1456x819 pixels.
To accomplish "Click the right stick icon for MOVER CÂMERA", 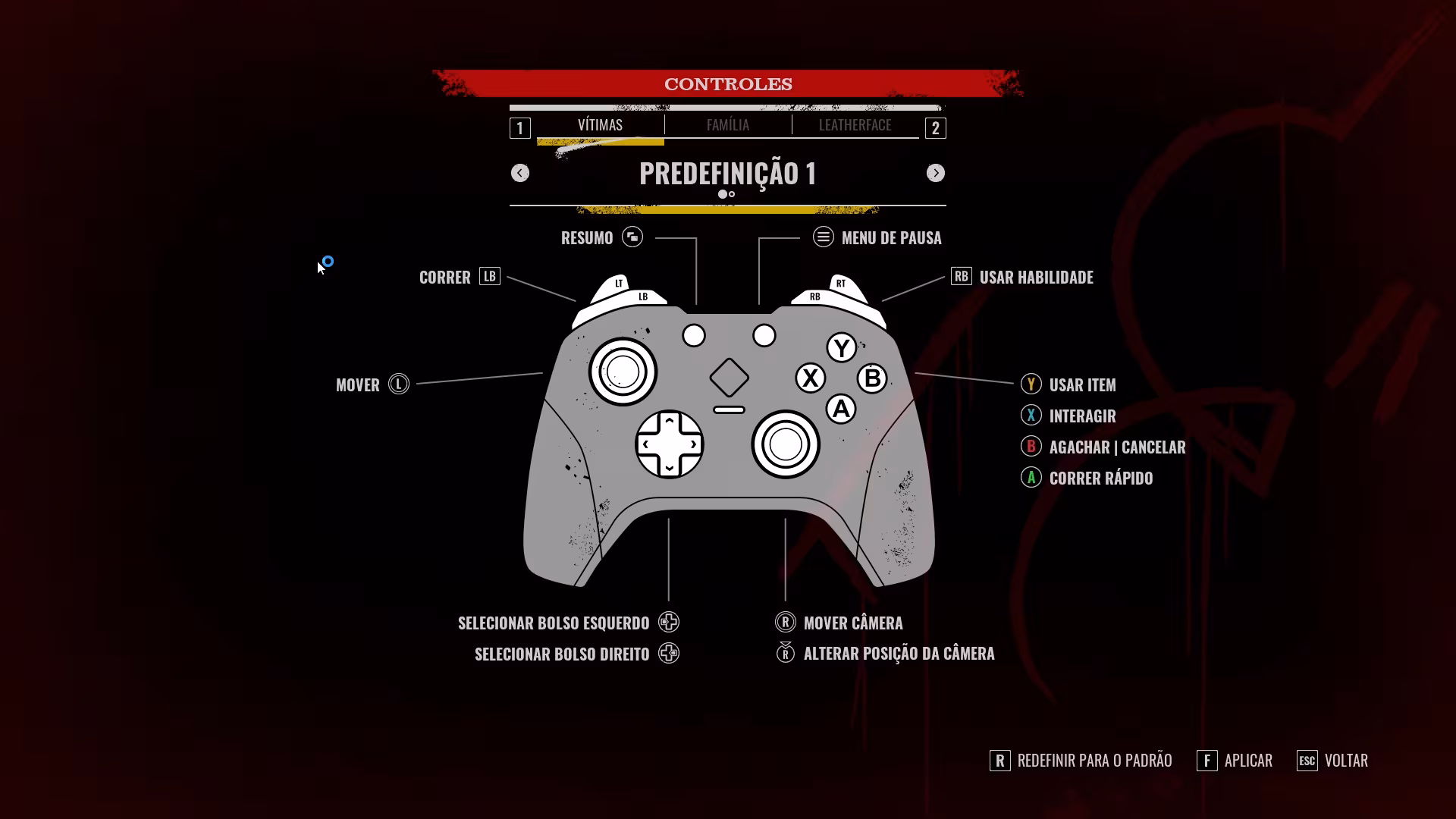I will (x=786, y=623).
